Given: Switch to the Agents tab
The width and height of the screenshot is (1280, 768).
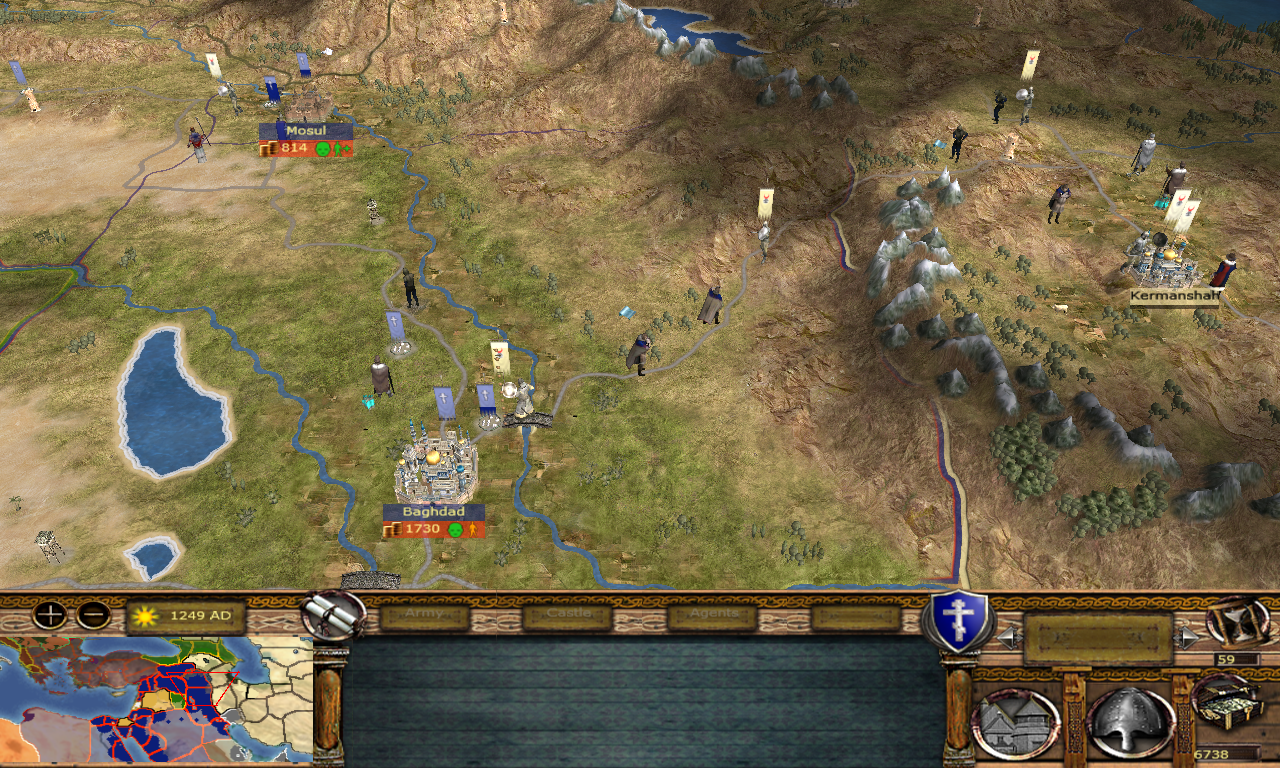Looking at the screenshot, I should [711, 617].
